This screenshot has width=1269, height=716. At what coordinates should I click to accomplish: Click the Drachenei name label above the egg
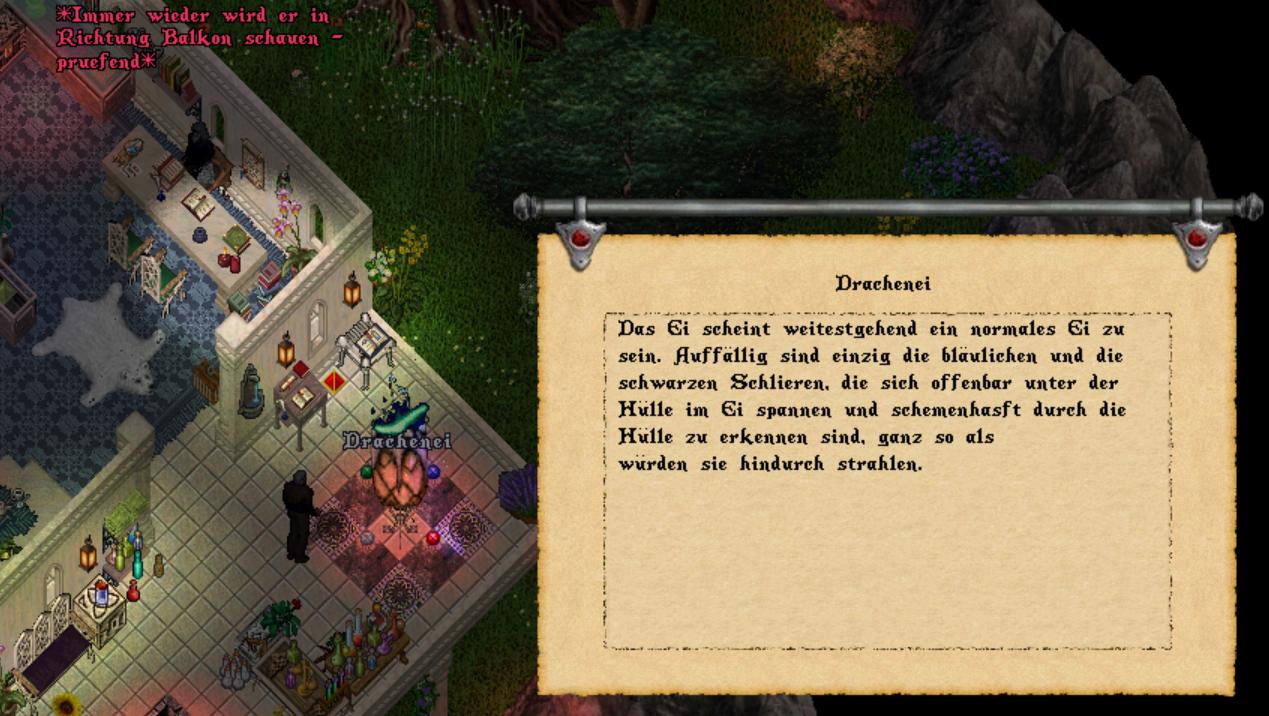point(397,441)
